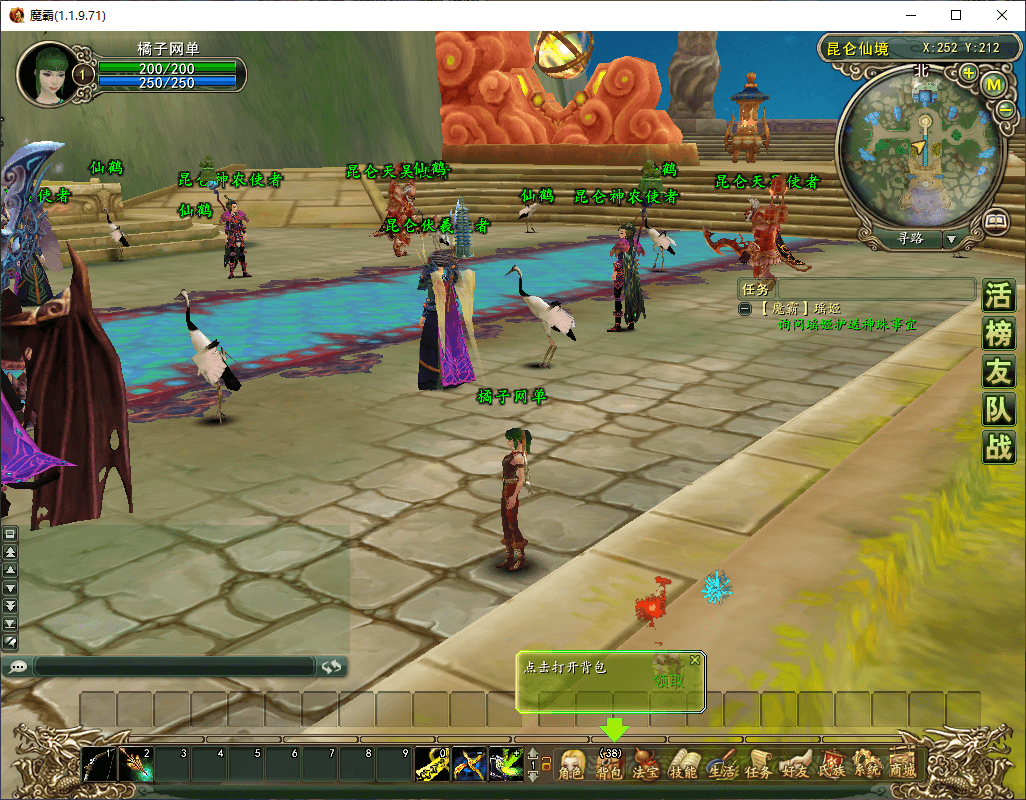Open the world map with M button
1026x800 pixels.
click(x=994, y=85)
